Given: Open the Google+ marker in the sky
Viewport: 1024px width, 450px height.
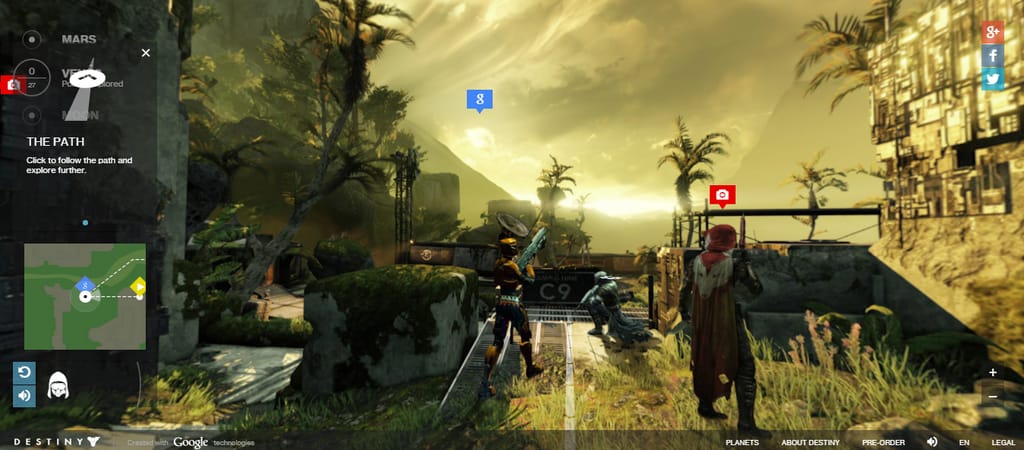Looking at the screenshot, I should (x=480, y=99).
